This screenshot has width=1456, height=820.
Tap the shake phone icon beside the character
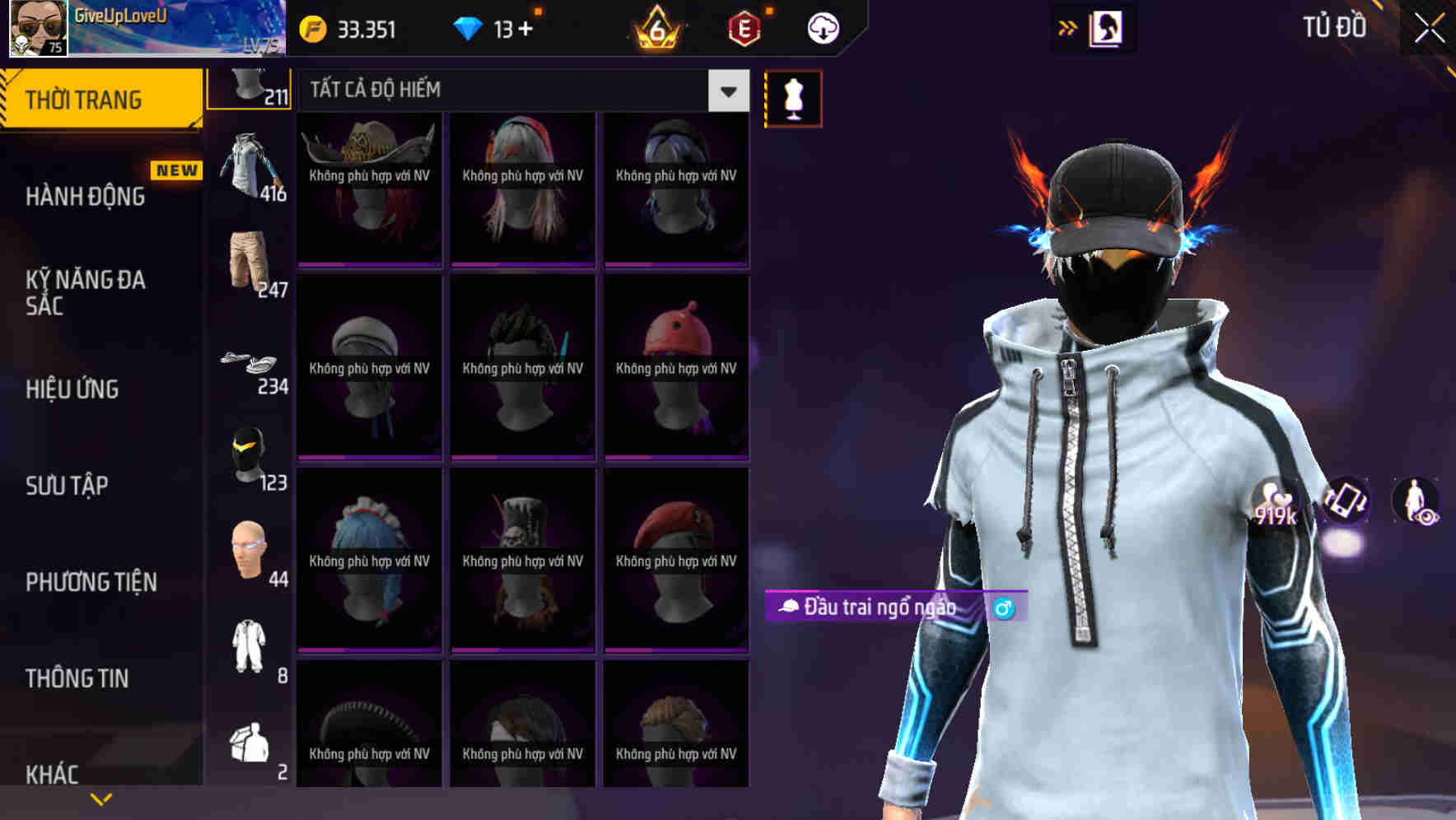coord(1347,501)
